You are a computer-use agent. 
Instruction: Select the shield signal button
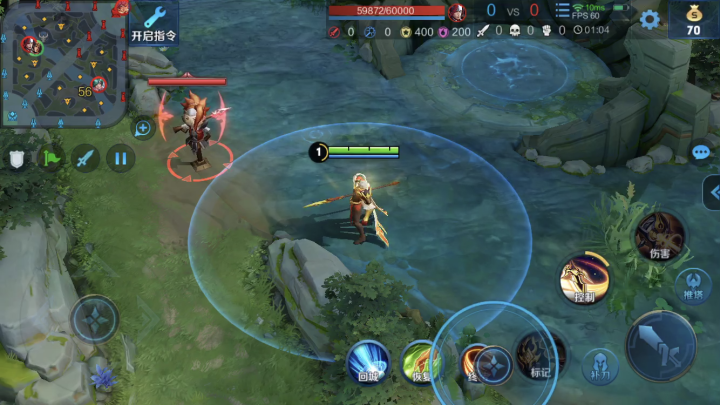pyautogui.click(x=17, y=159)
